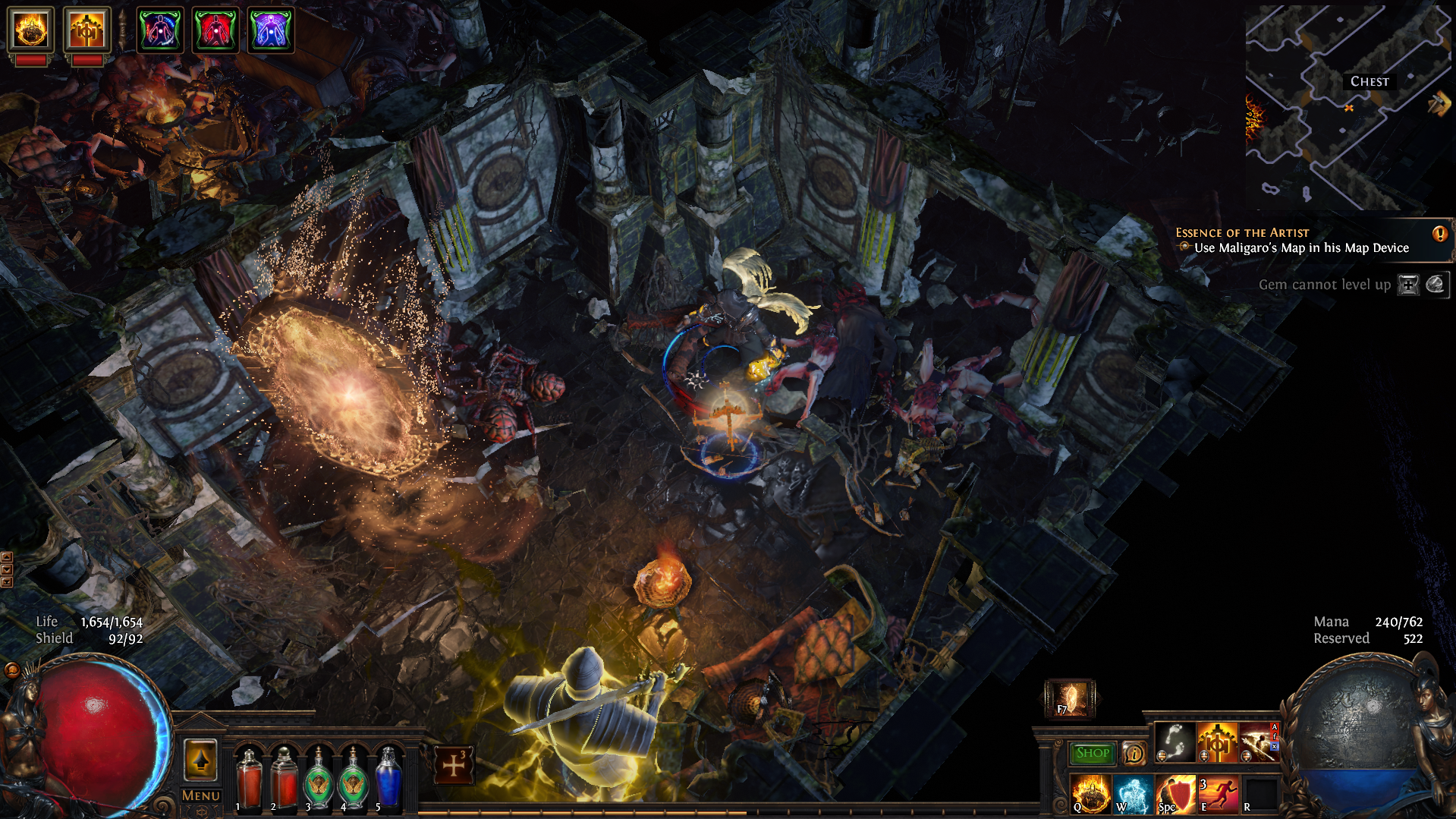Select the white footprints skill icon
Image resolution: width=1456 pixels, height=819 pixels.
[1175, 742]
